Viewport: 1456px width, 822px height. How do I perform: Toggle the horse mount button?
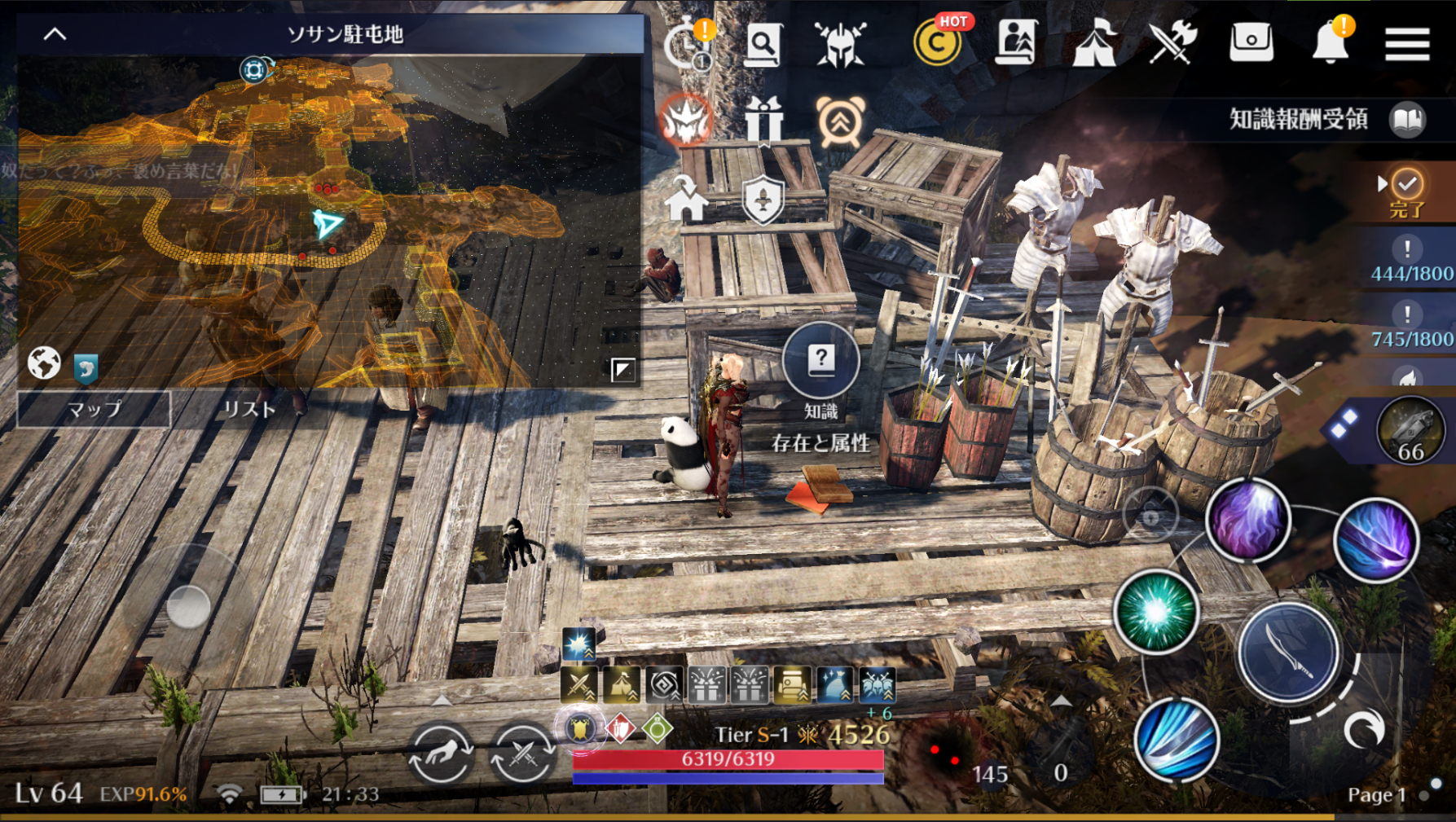click(x=441, y=752)
